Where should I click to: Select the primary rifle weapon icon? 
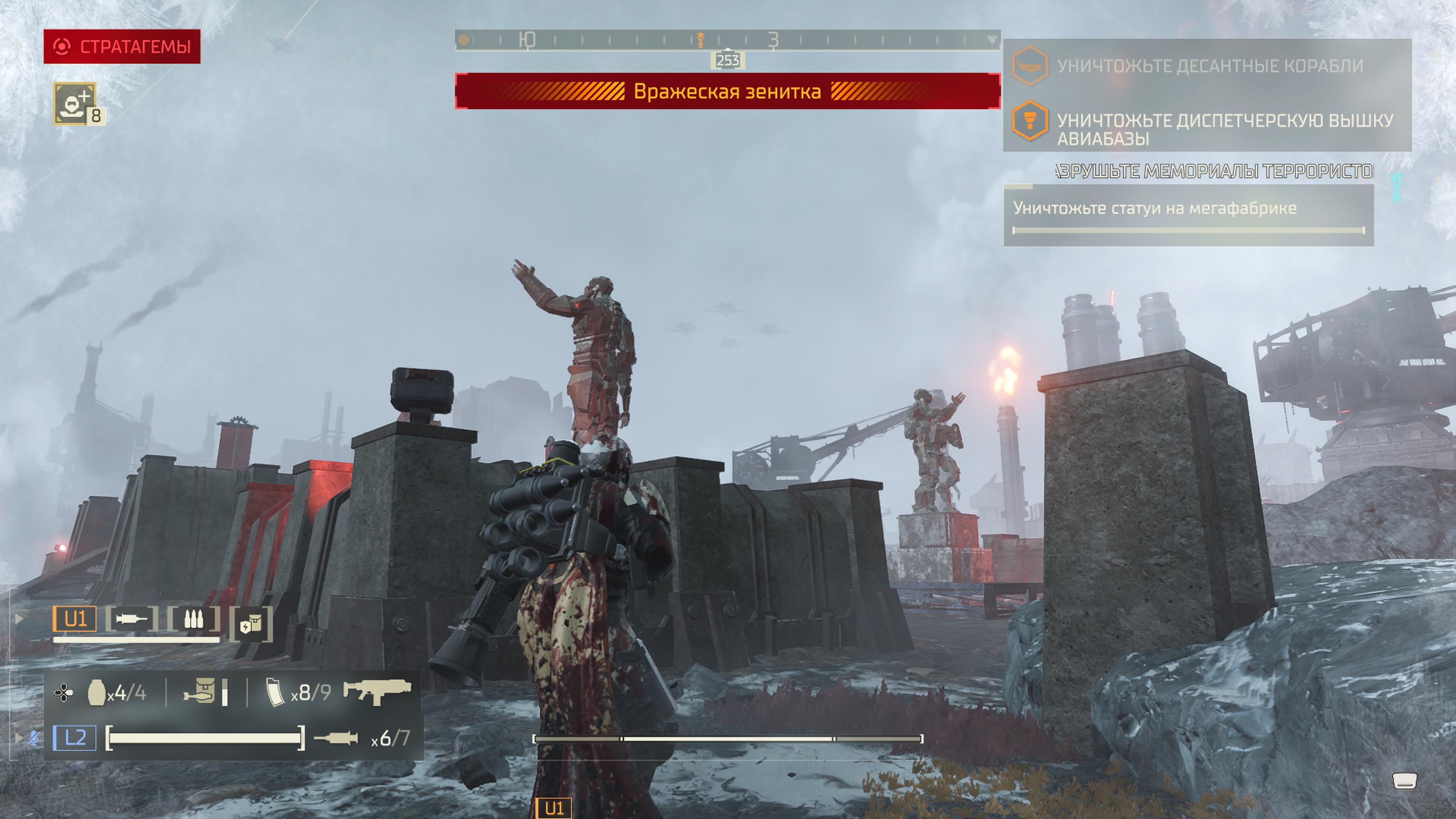(x=377, y=691)
